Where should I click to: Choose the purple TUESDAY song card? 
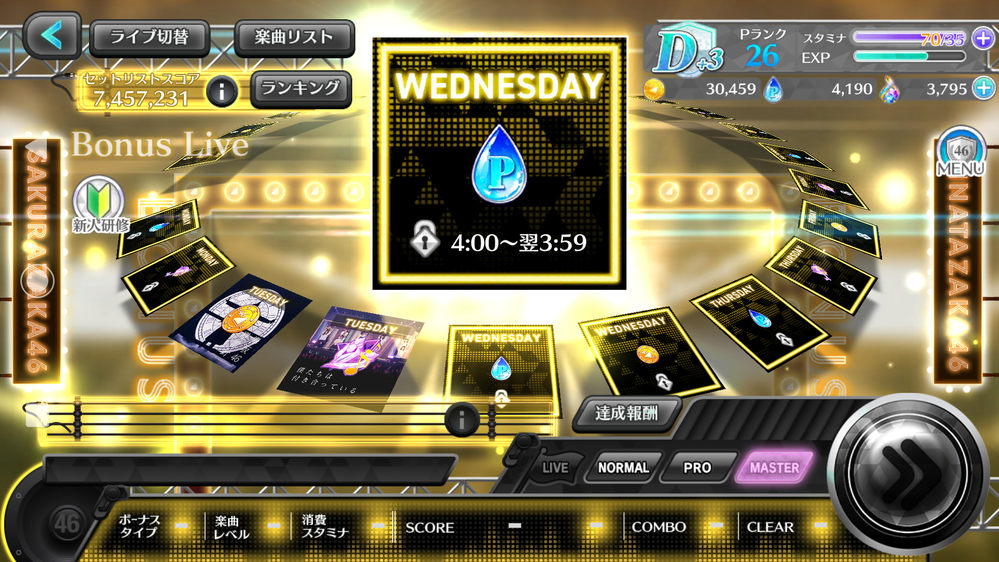coord(350,350)
